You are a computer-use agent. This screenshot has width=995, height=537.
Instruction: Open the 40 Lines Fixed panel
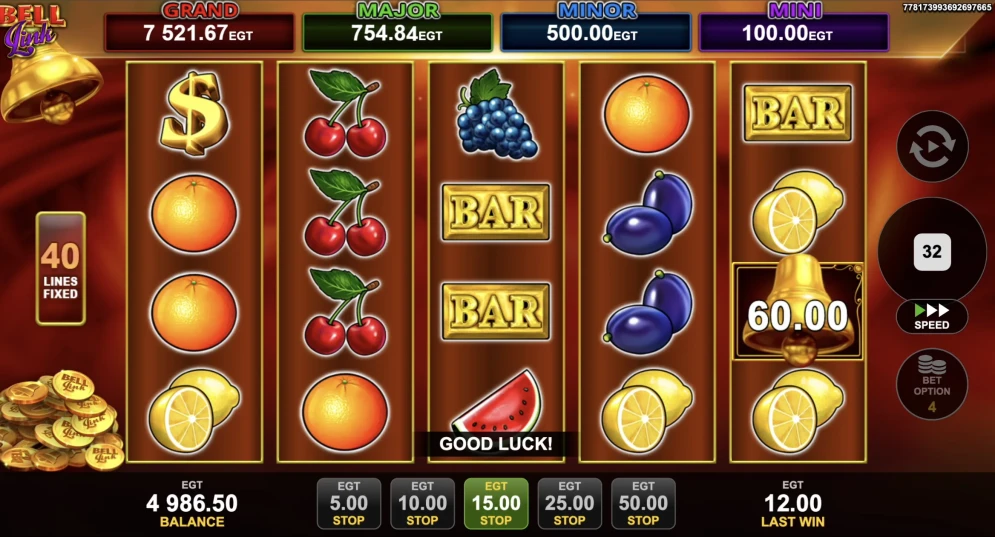[61, 268]
